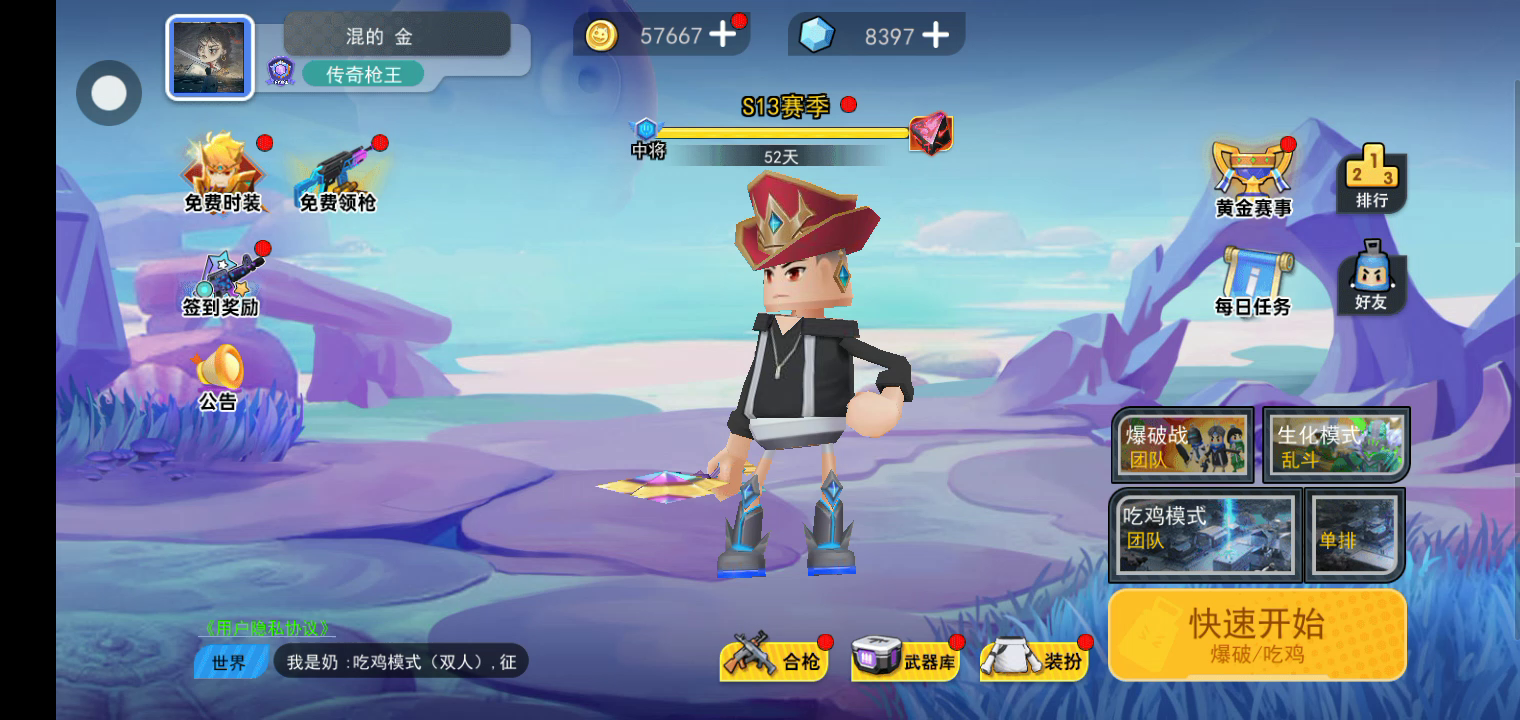Open the 好友 friends list
The image size is (1520, 720).
(1371, 277)
